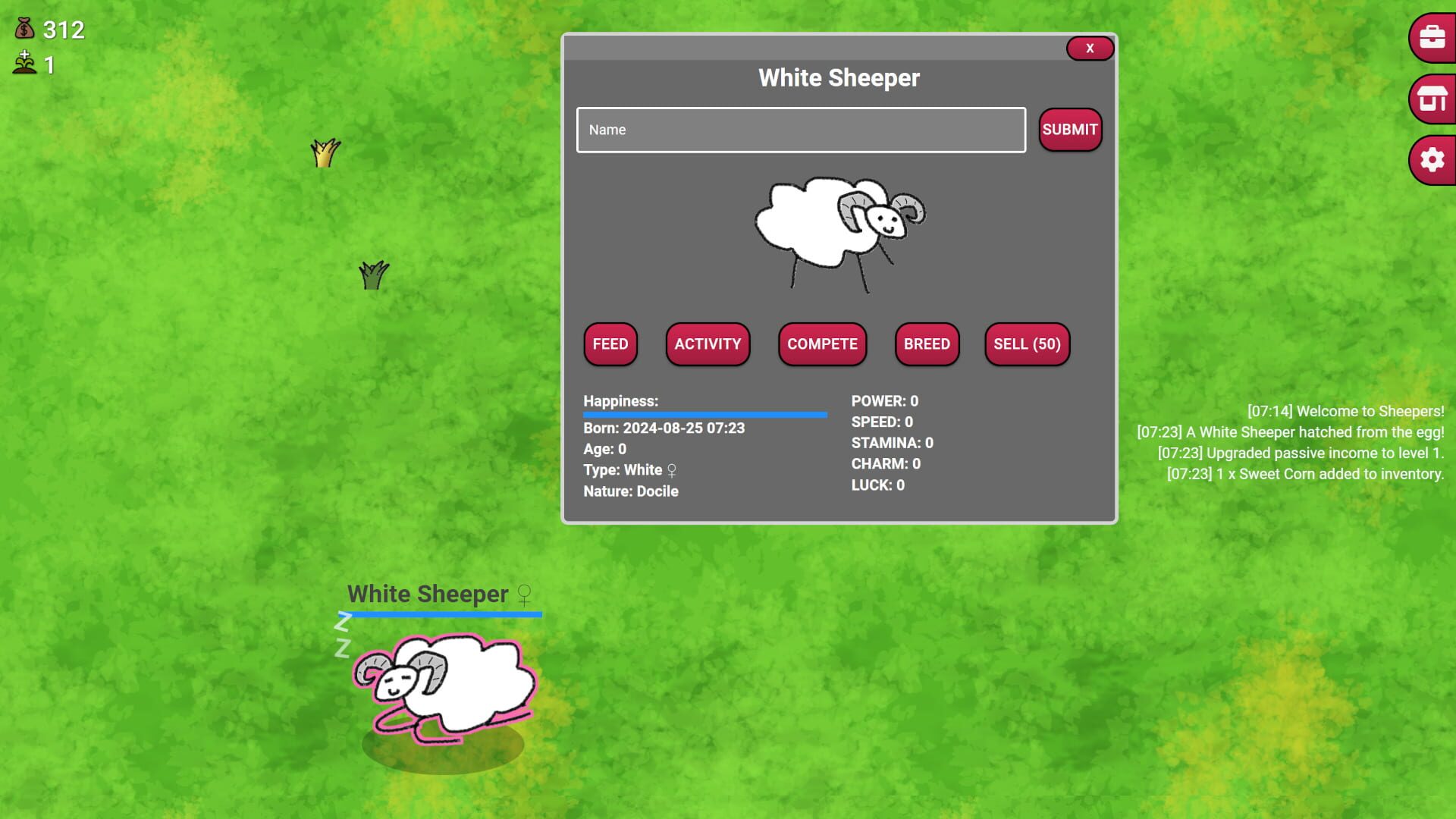
Task: Click the female gender symbol next to Type
Action: [670, 470]
